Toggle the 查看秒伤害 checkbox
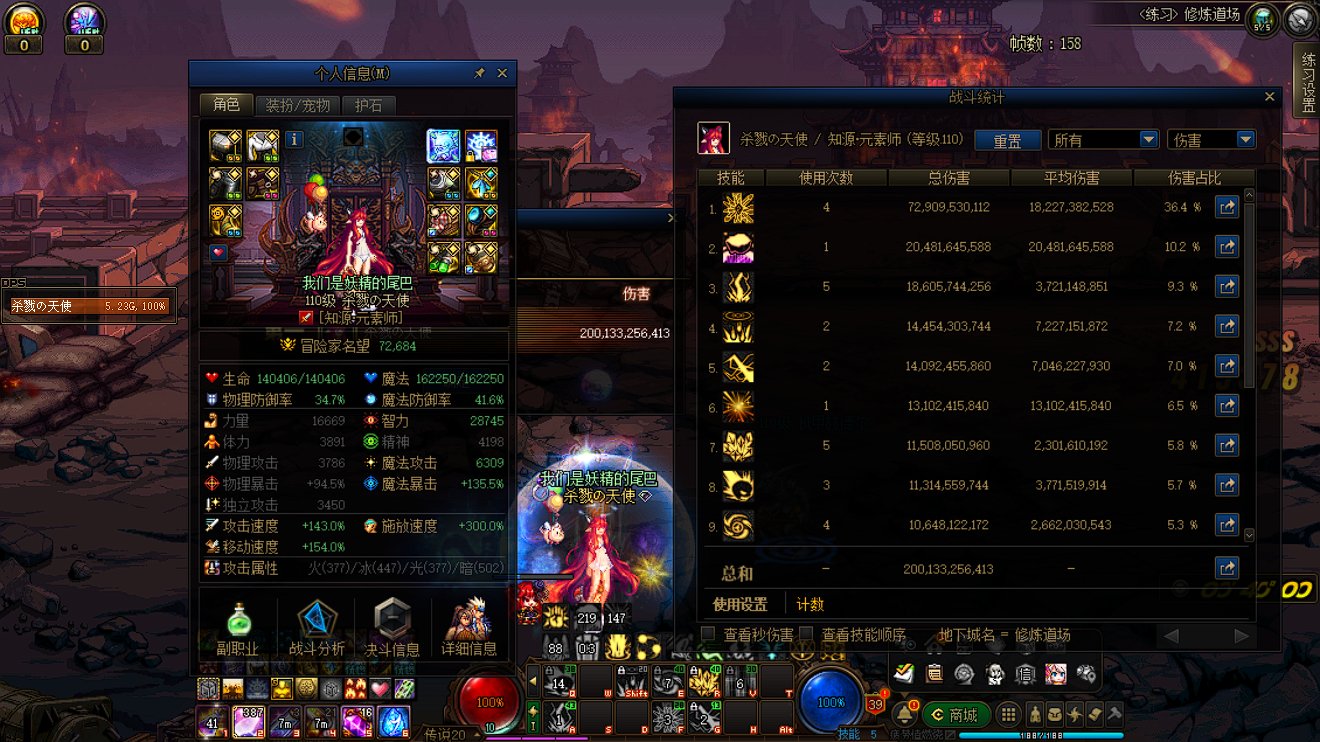Image resolution: width=1320 pixels, height=742 pixels. pos(708,634)
